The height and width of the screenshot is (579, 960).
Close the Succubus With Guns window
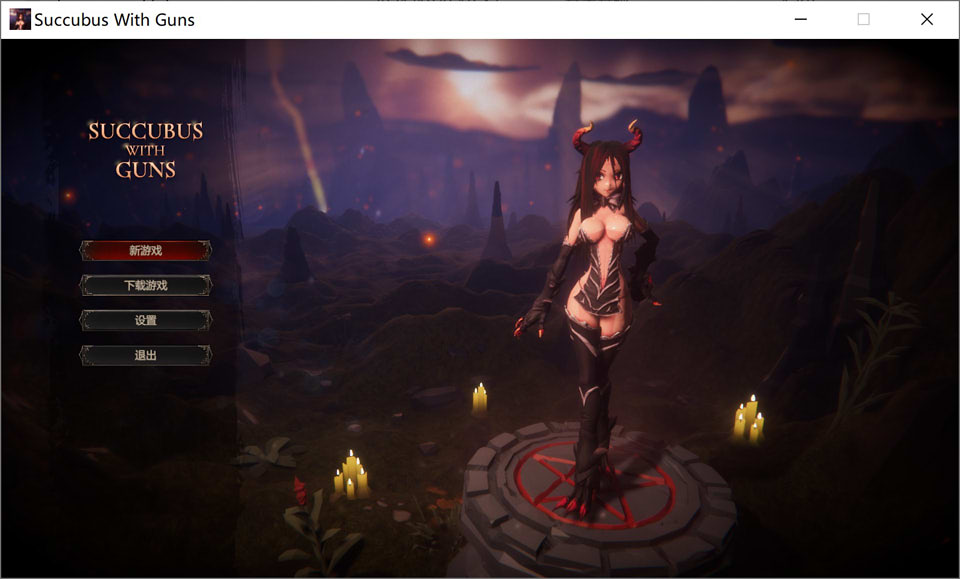(926, 19)
